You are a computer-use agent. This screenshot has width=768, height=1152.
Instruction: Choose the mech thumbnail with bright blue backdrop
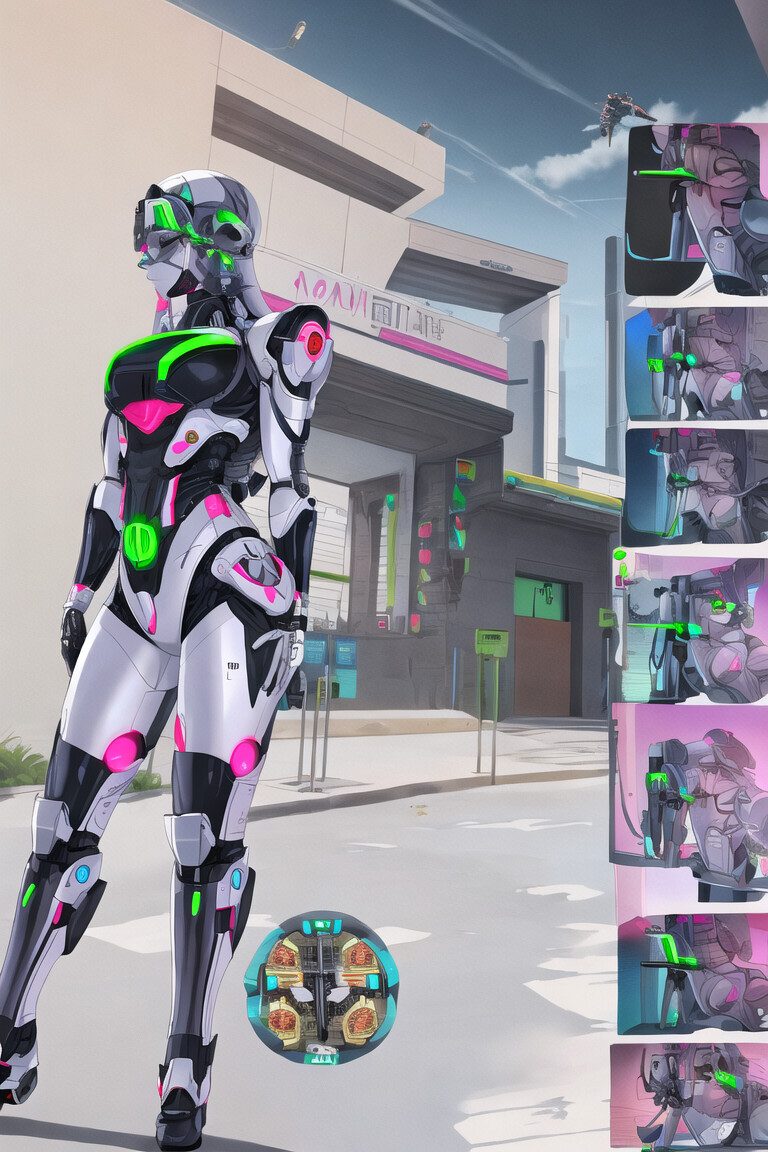pos(696,364)
